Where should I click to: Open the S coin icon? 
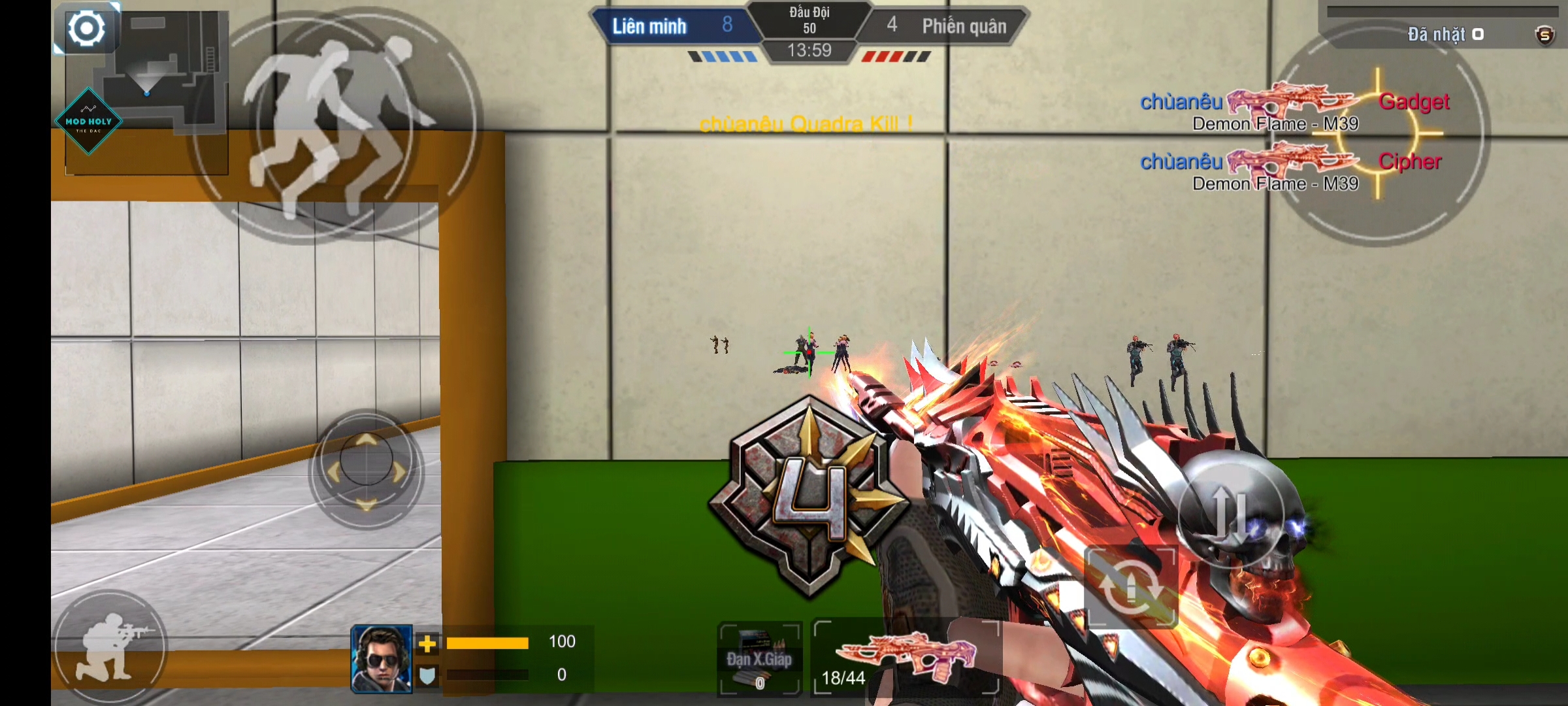tap(1544, 35)
